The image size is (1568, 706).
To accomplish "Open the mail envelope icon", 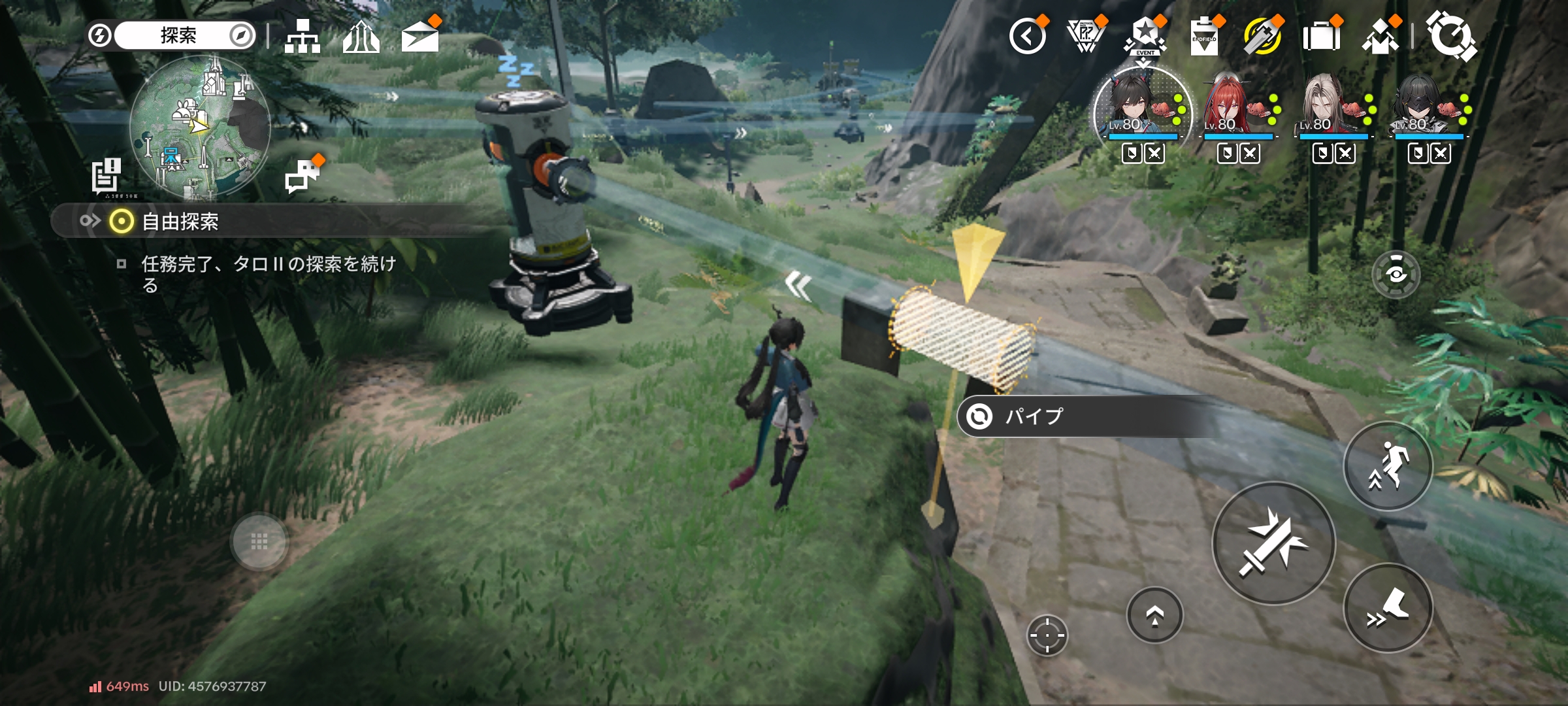I will click(x=419, y=37).
